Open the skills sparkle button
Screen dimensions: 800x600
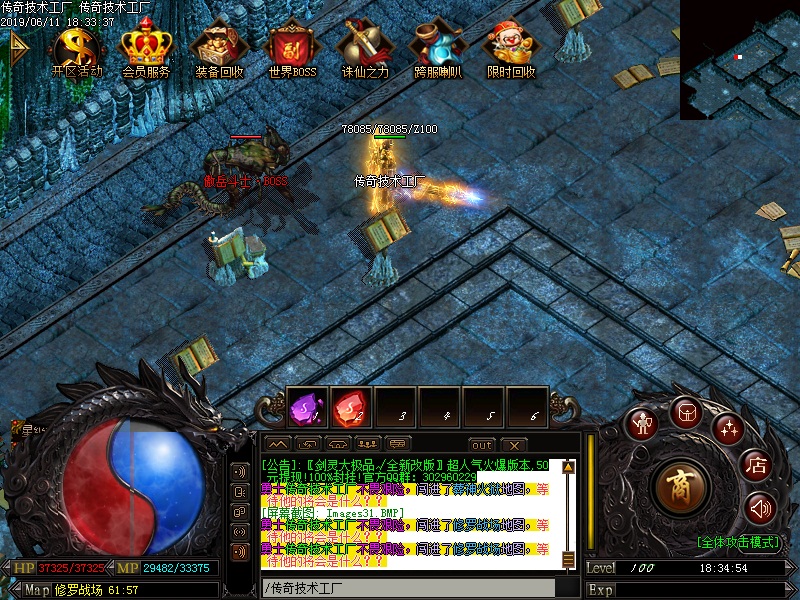point(728,428)
